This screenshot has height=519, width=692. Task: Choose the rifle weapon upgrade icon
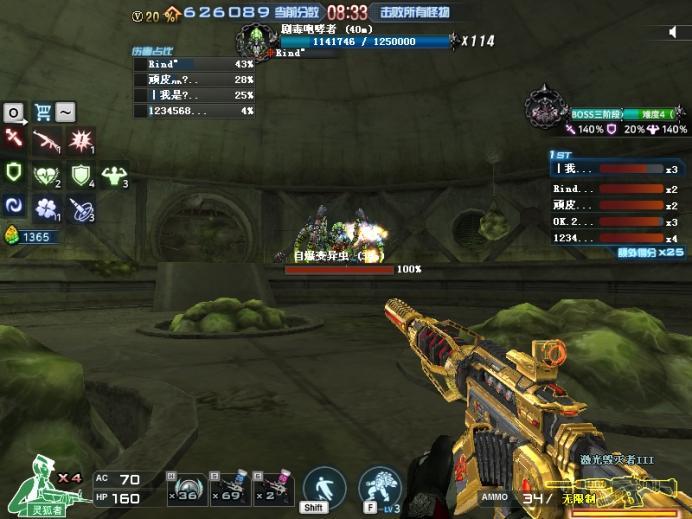pyautogui.click(x=46, y=140)
